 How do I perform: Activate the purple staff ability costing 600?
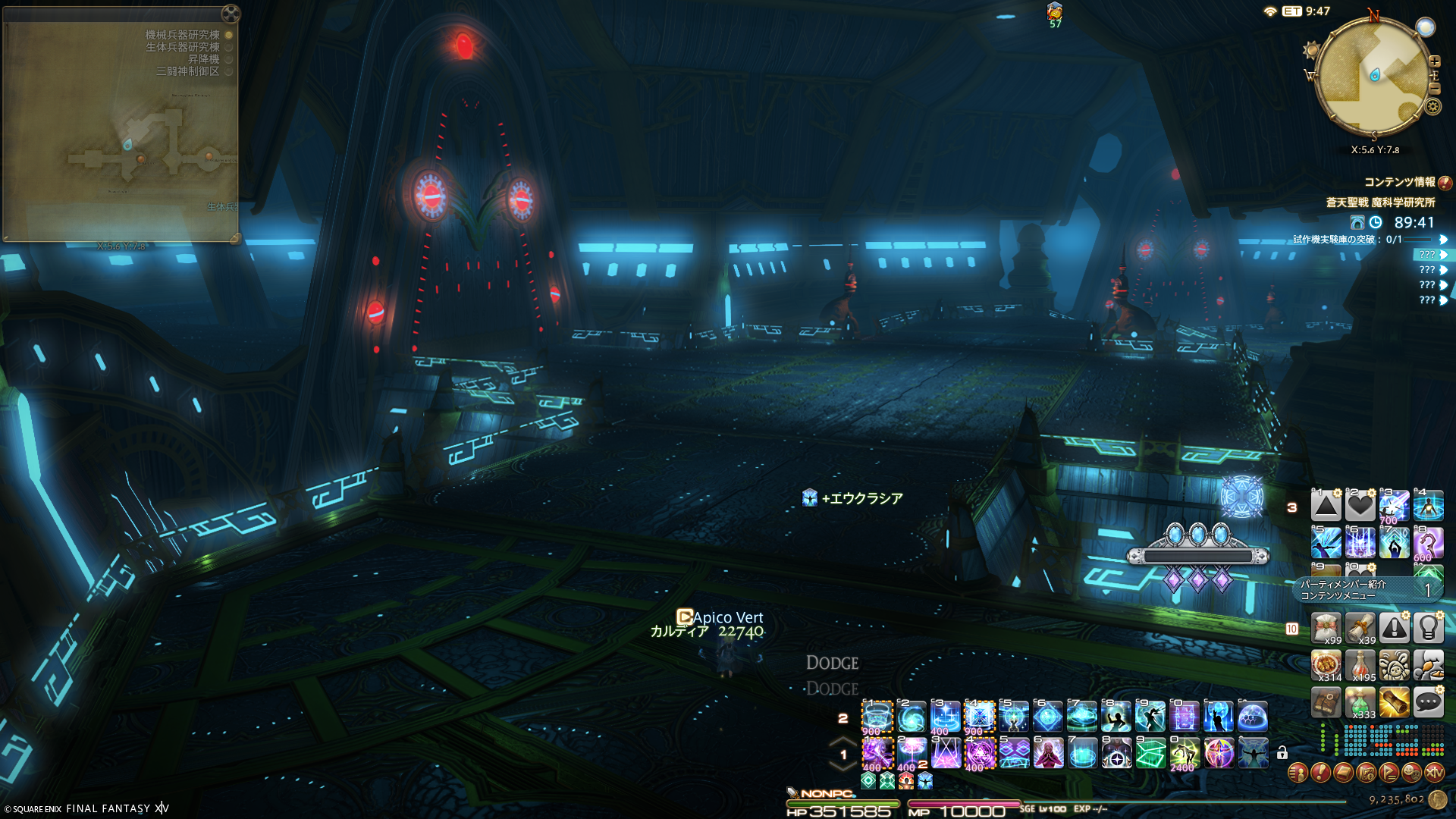pos(1428,543)
